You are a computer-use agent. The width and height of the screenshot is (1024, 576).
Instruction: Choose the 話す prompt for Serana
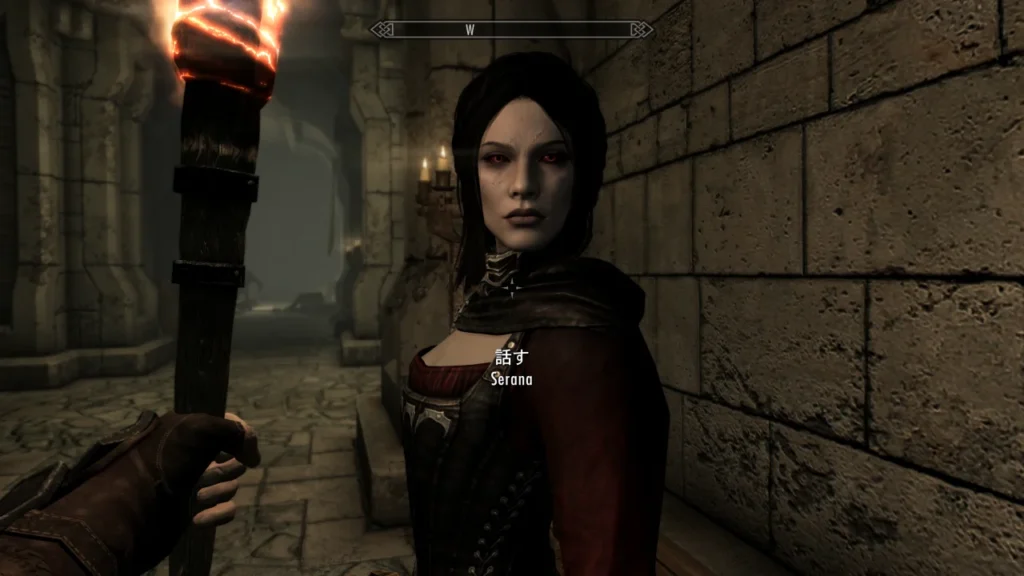tap(511, 356)
